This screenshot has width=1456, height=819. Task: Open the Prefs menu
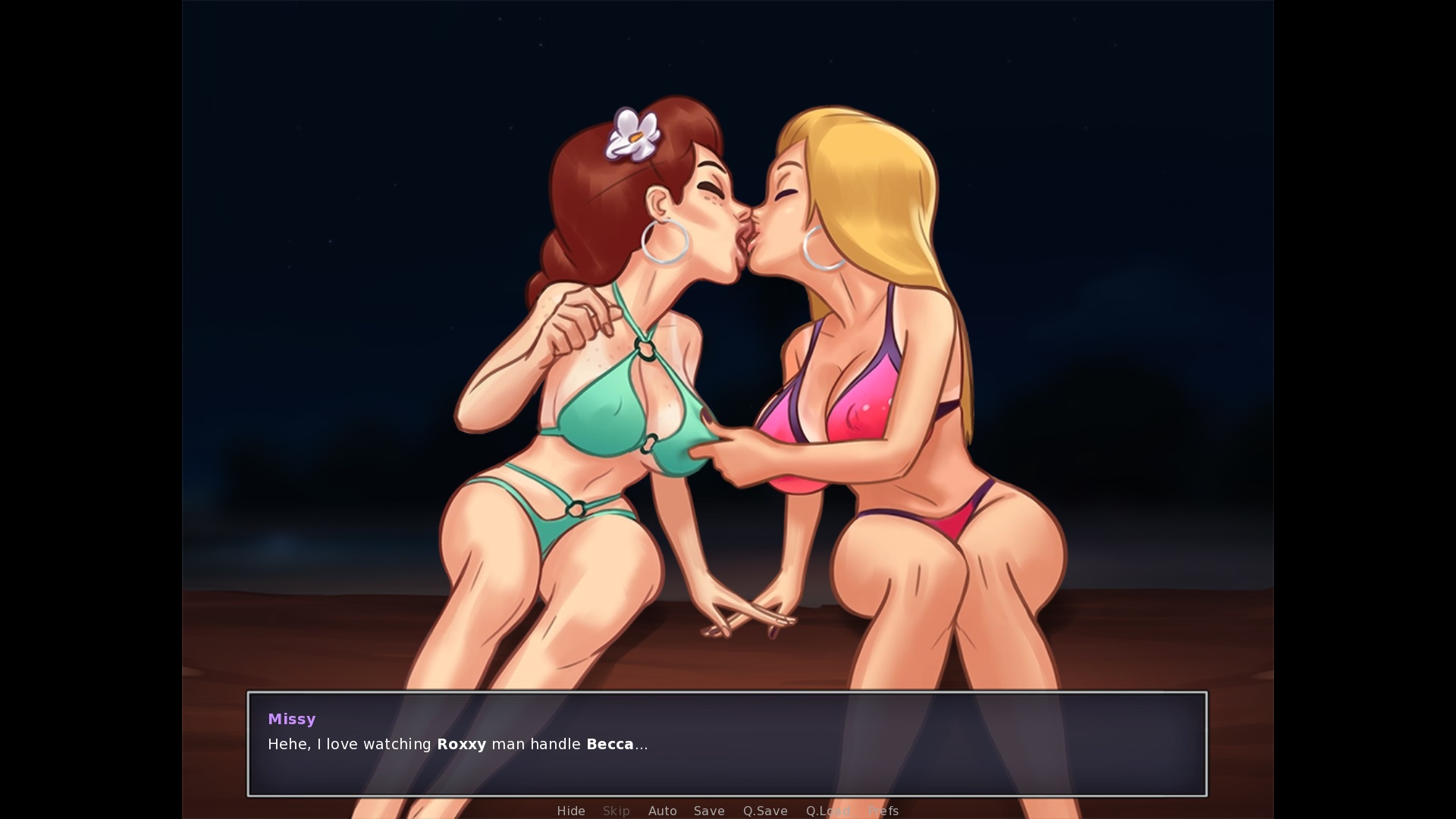pos(883,811)
